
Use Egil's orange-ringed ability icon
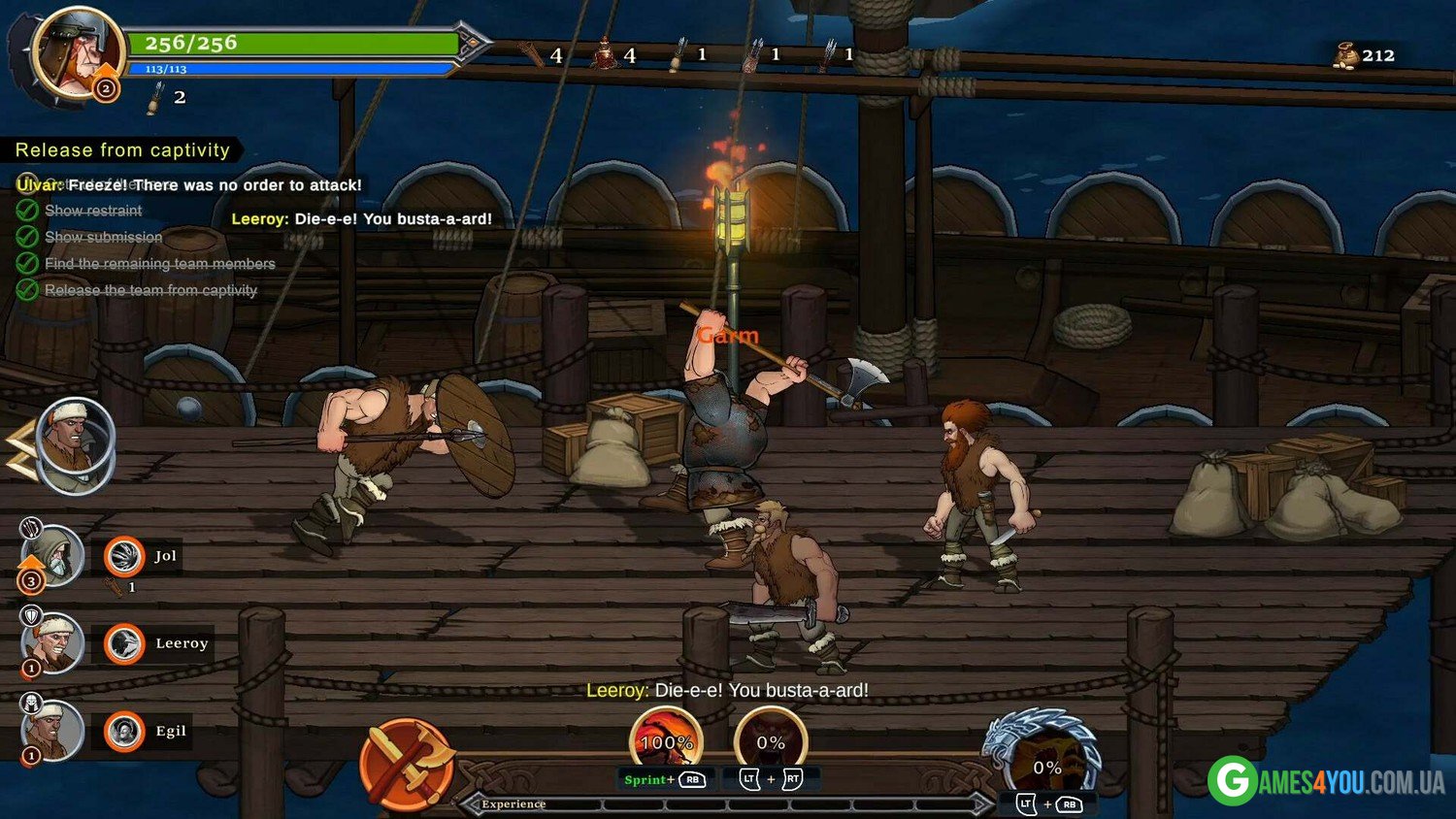(124, 731)
